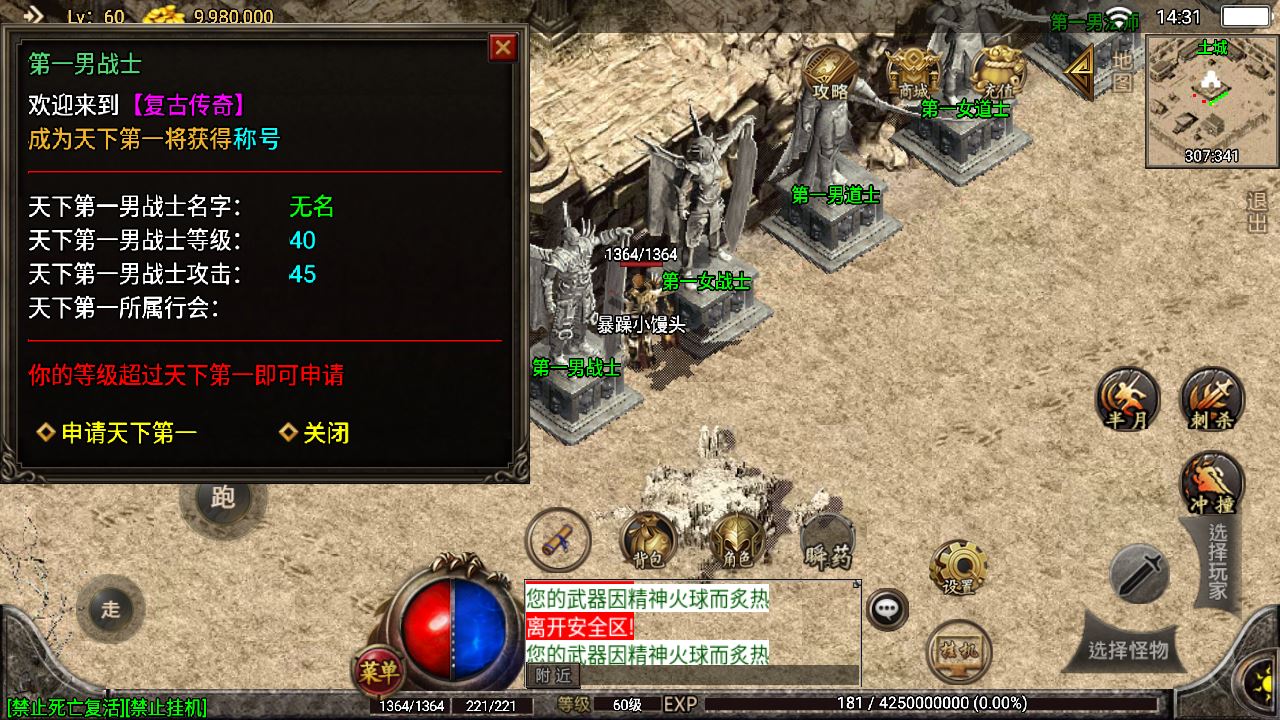Activate the 刺杀 skill
Viewport: 1280px width, 720px height.
tap(1212, 398)
